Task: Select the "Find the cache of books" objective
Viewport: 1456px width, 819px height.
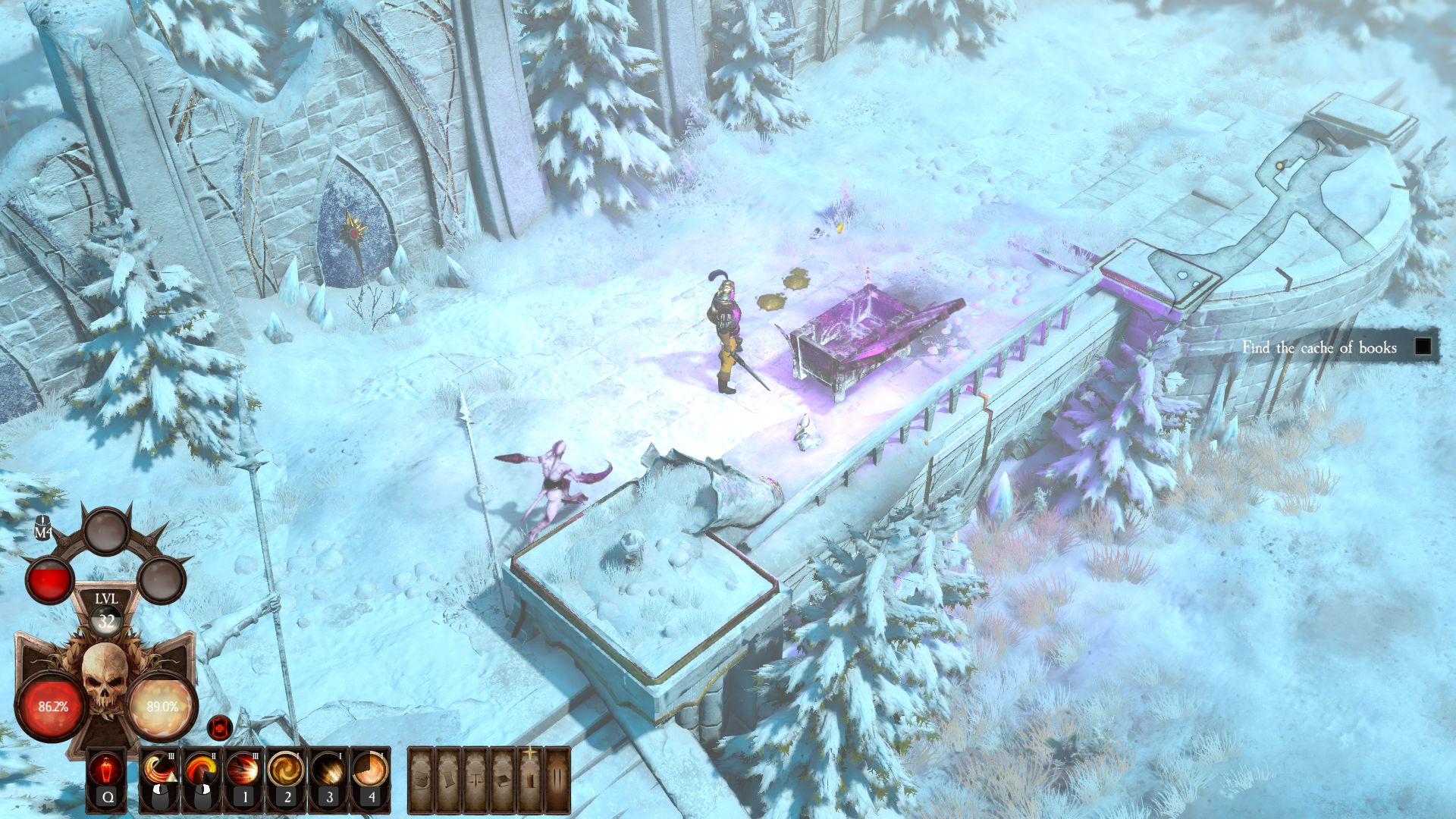Action: [1319, 347]
